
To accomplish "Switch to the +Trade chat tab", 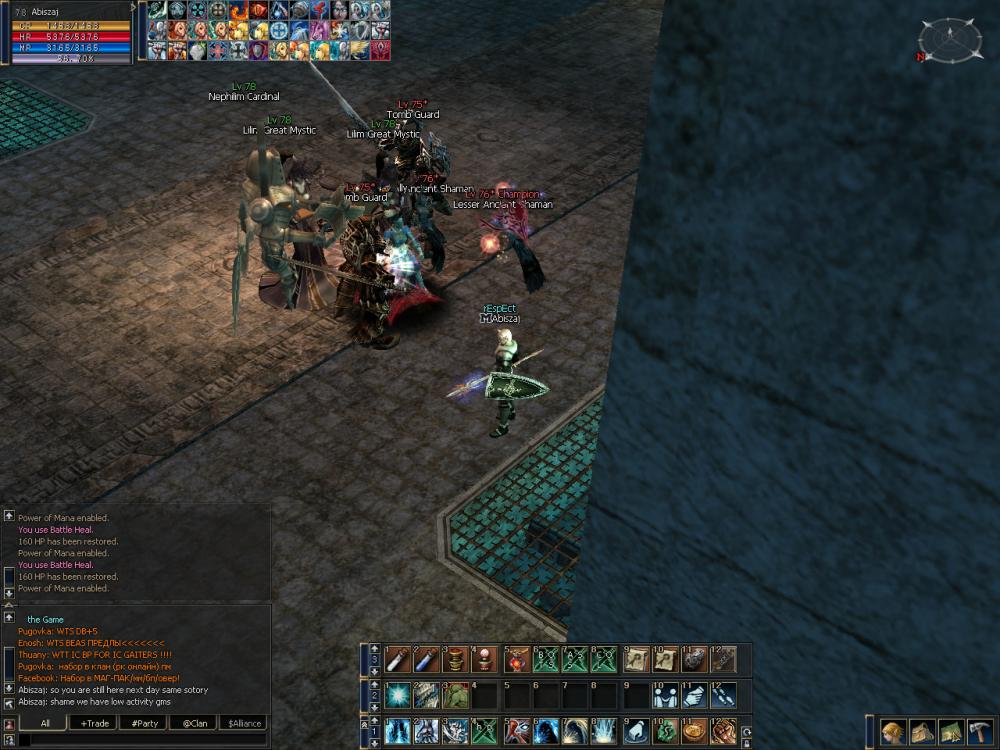I will coord(96,723).
